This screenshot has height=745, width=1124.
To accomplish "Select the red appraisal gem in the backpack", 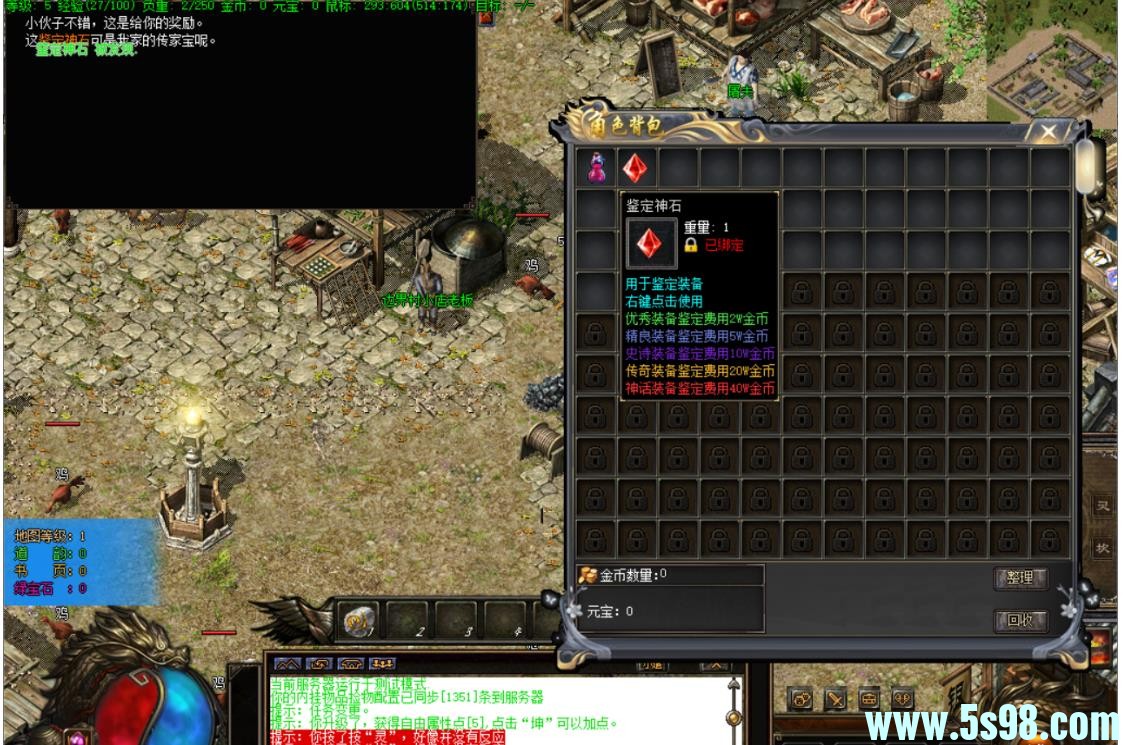I will [636, 167].
